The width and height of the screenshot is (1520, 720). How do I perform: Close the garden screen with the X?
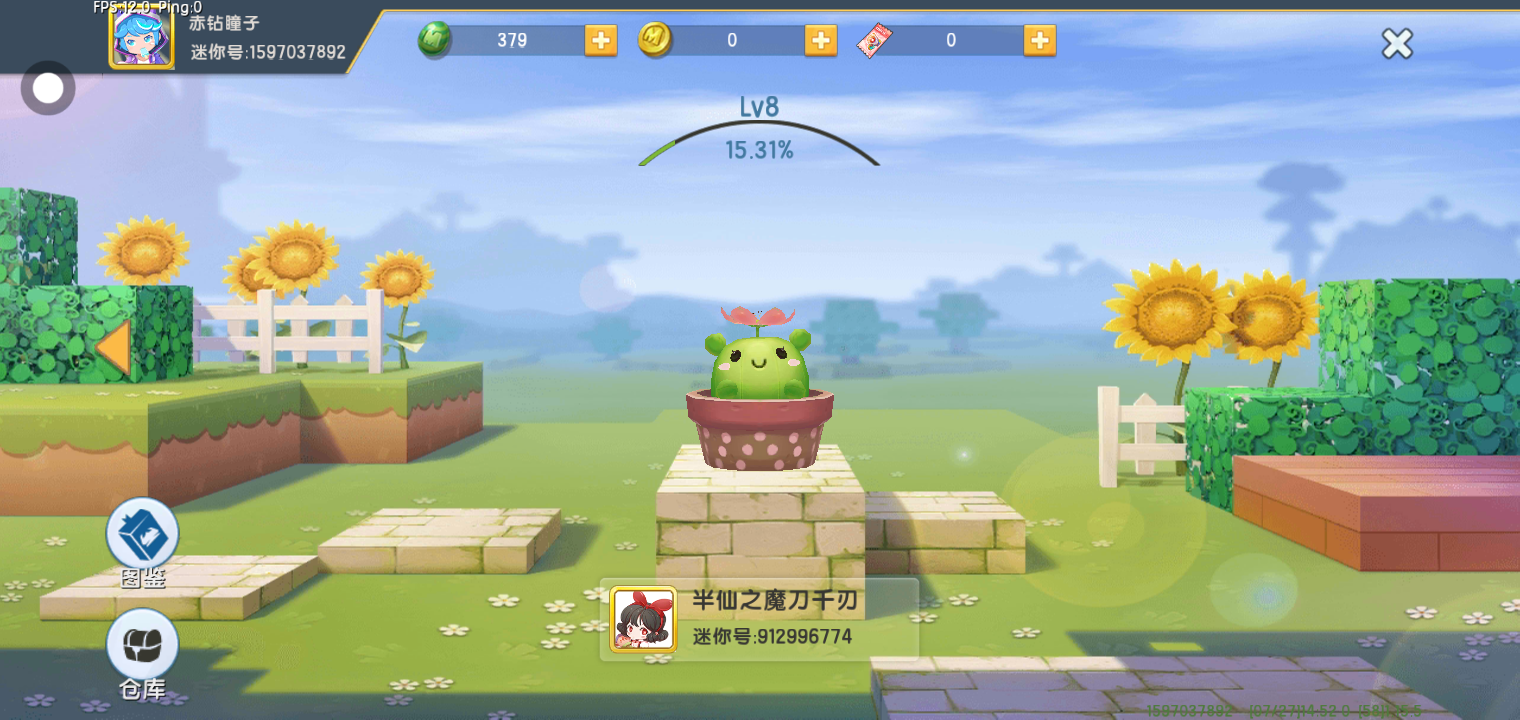[1397, 43]
